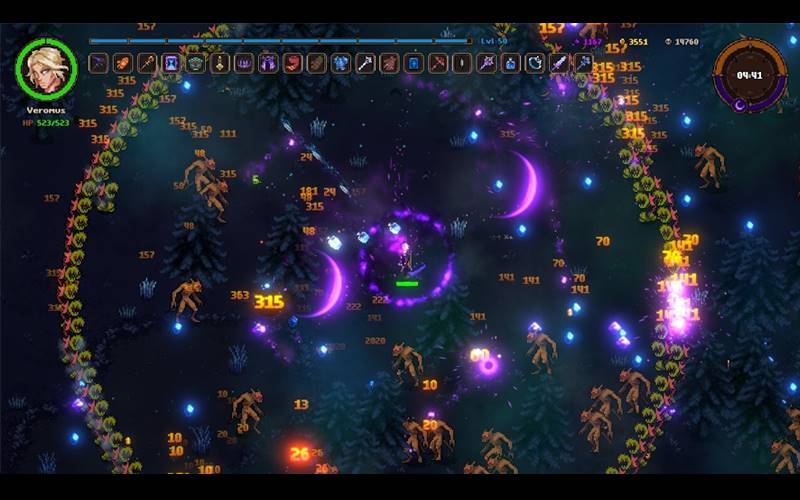Click the white mace item icon
Screen dimensions: 800x500
pyautogui.click(x=366, y=63)
